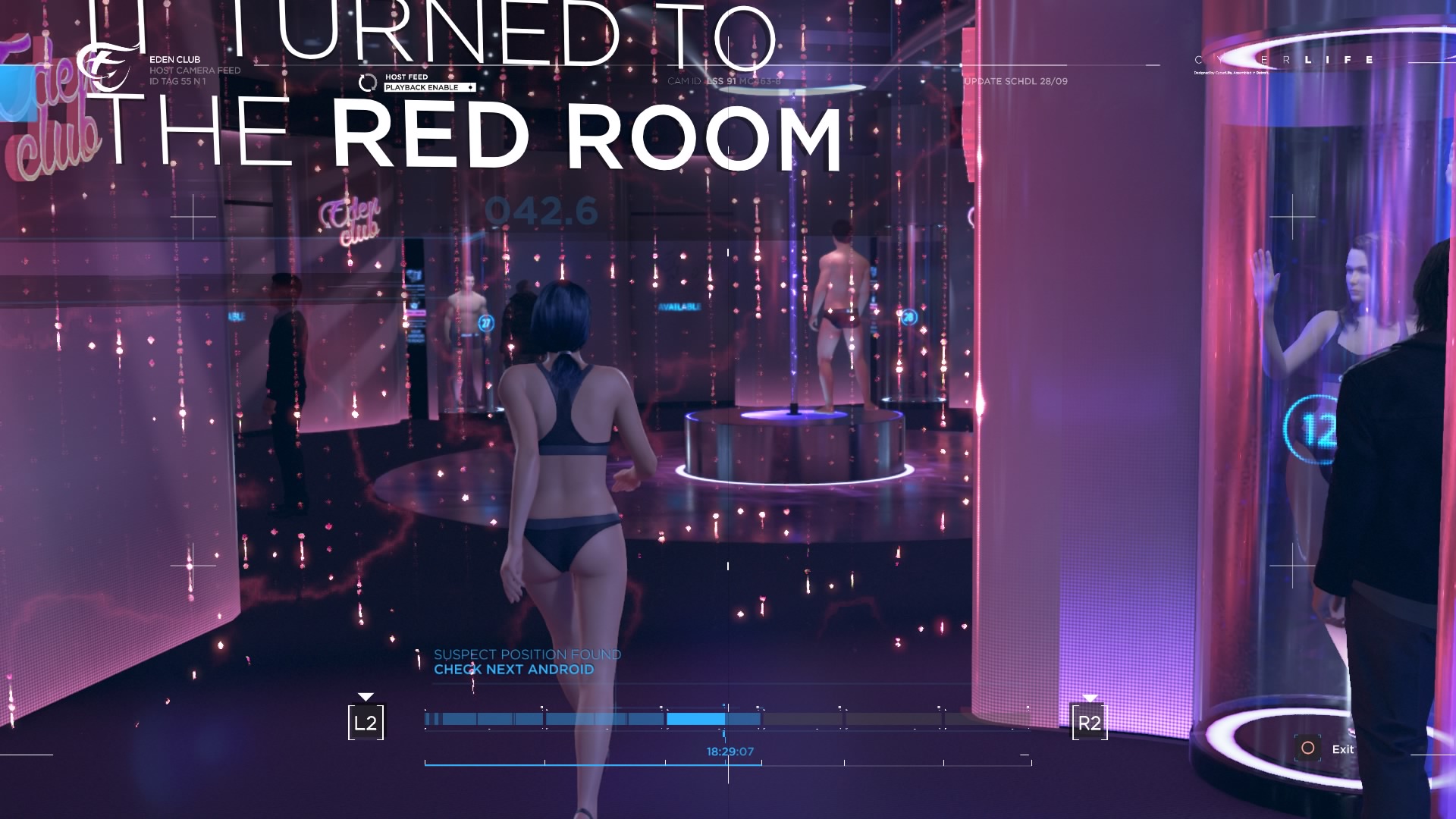Viewport: 1456px width, 819px height.
Task: Toggle the Playback Enable indicator
Action: click(x=429, y=88)
